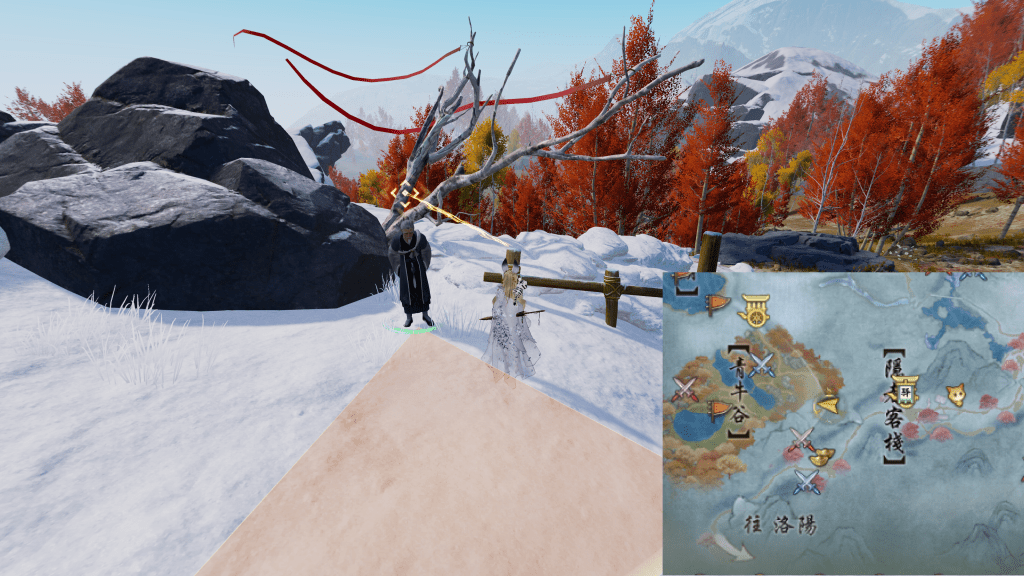Select the gold ingot marker on the map
The height and width of the screenshot is (576, 1024).
click(822, 458)
